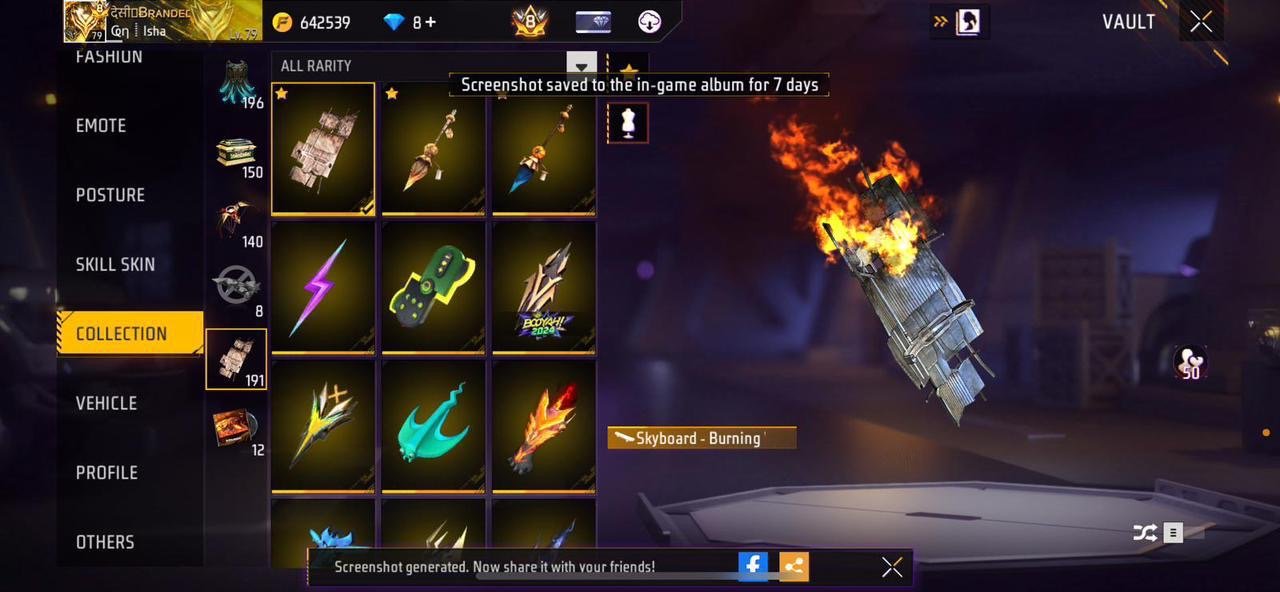1280x592 pixels.
Task: Select the Skill Skin category
Action: [115, 265]
